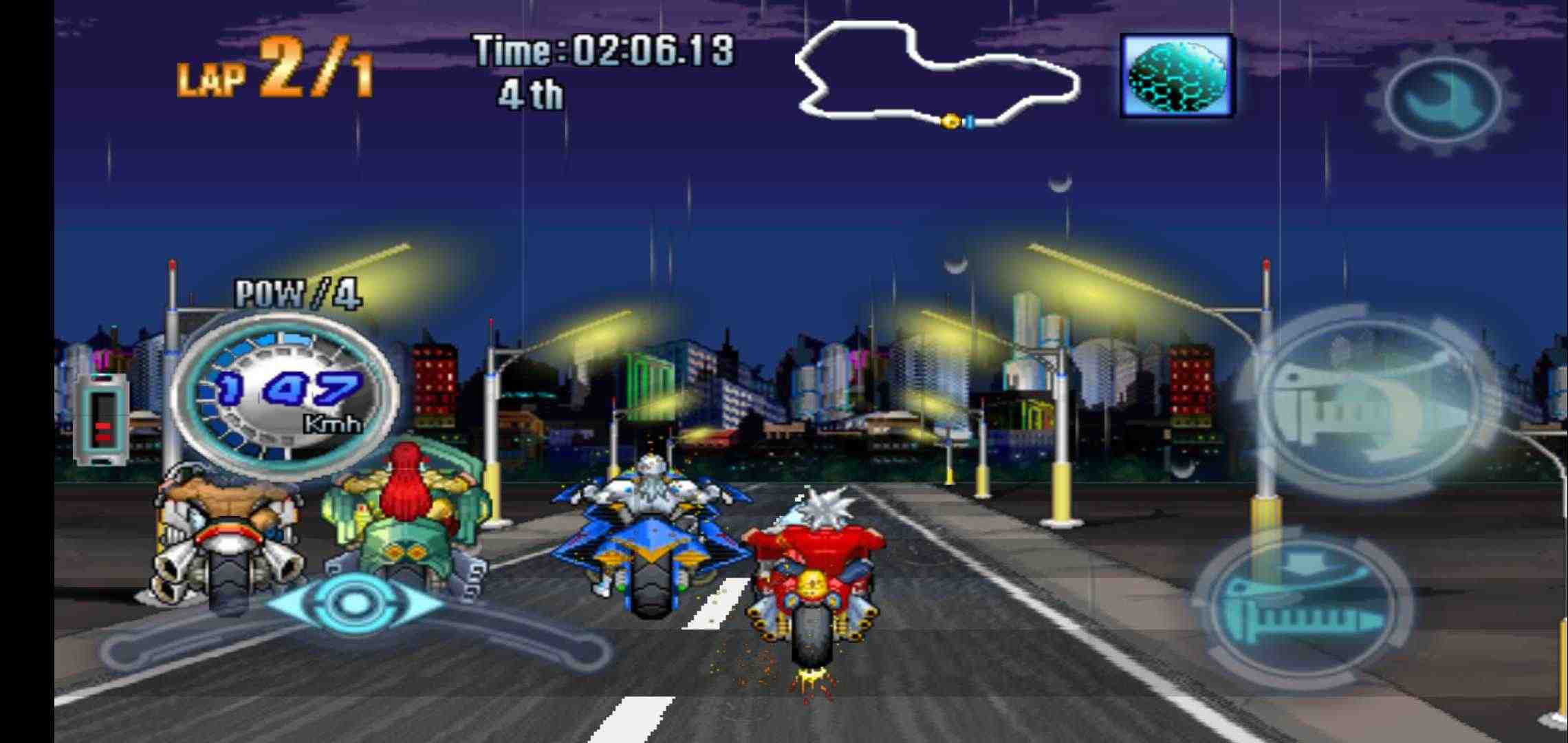Viewport: 1568px width, 743px height.
Task: Use the teal orb item slot
Action: [x=1177, y=75]
